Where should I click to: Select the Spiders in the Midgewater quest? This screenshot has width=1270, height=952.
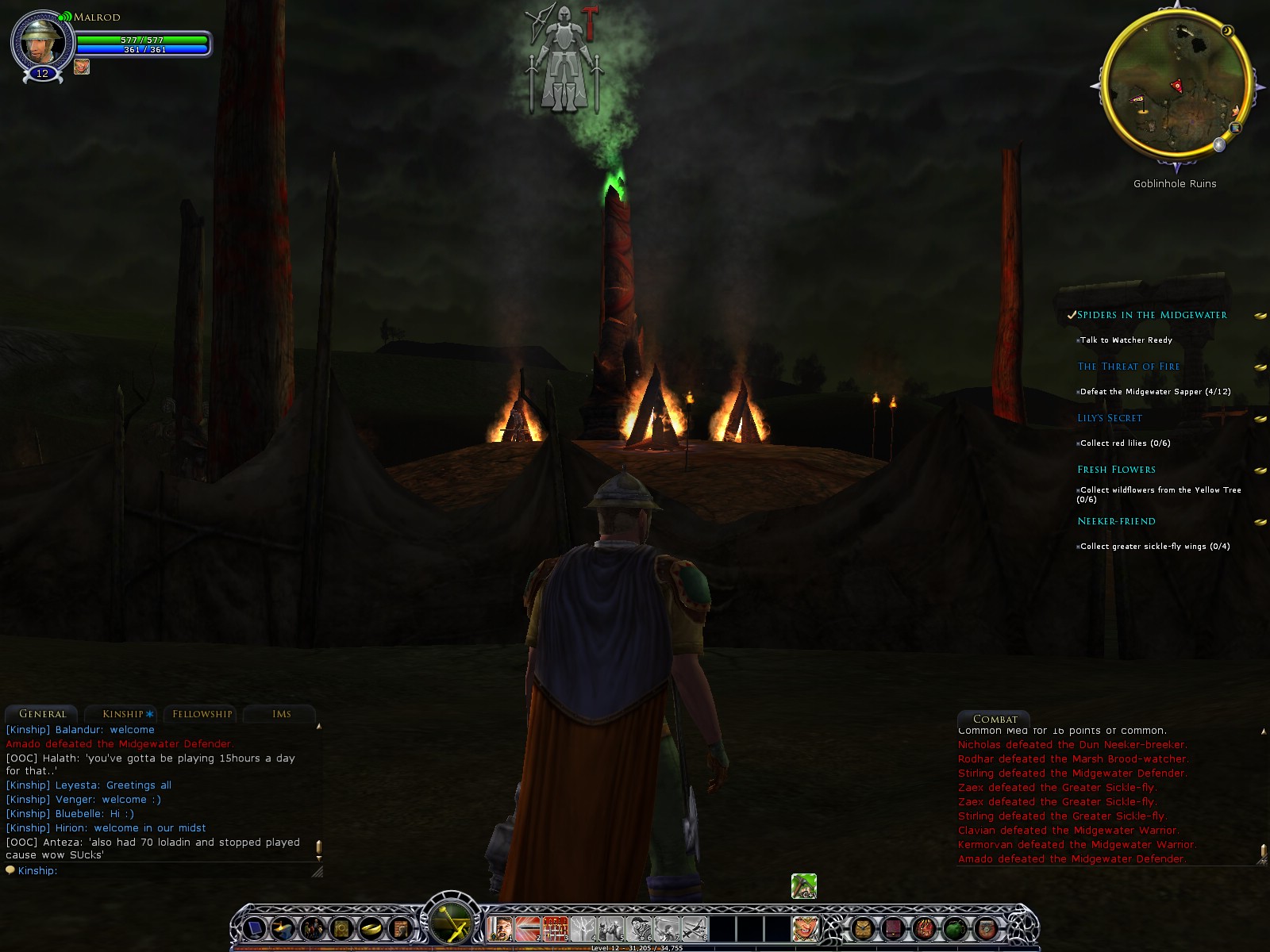[x=1152, y=315]
